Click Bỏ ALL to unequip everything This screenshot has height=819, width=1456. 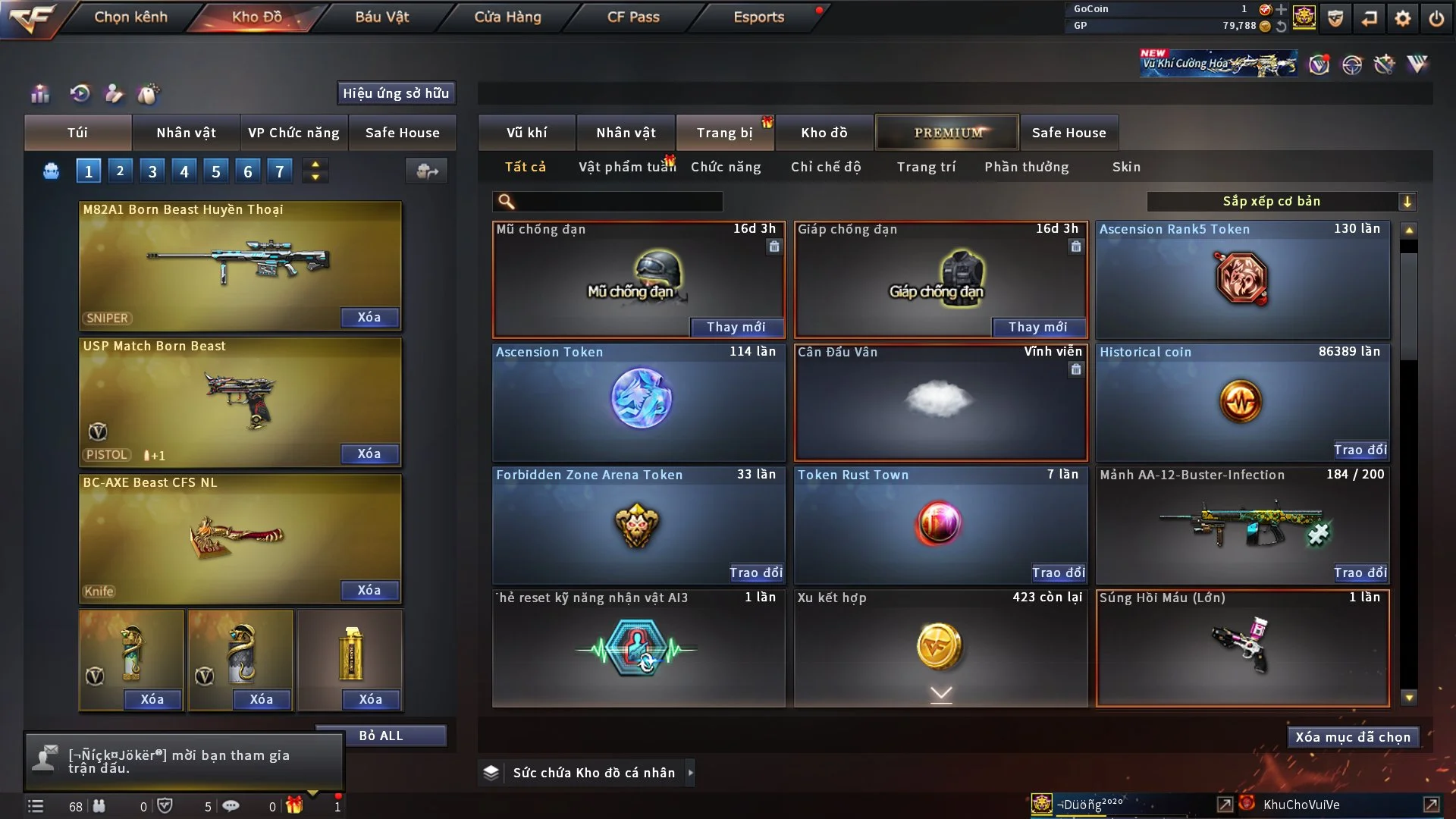click(x=381, y=736)
